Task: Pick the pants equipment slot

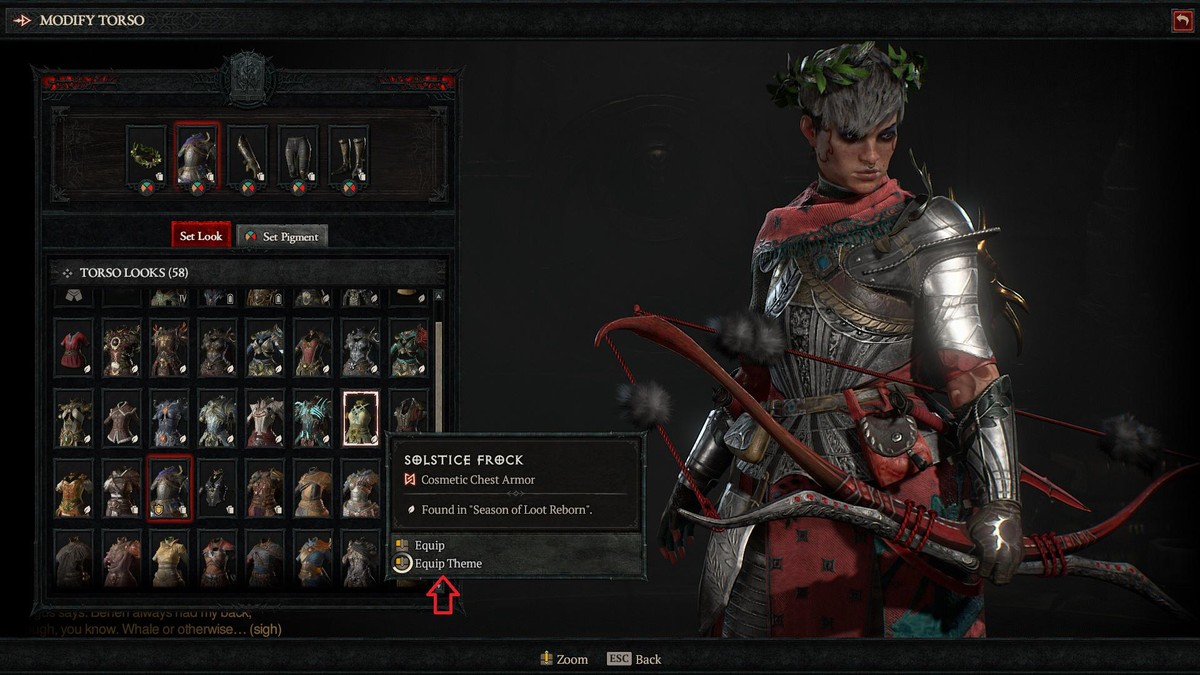Action: tap(298, 155)
